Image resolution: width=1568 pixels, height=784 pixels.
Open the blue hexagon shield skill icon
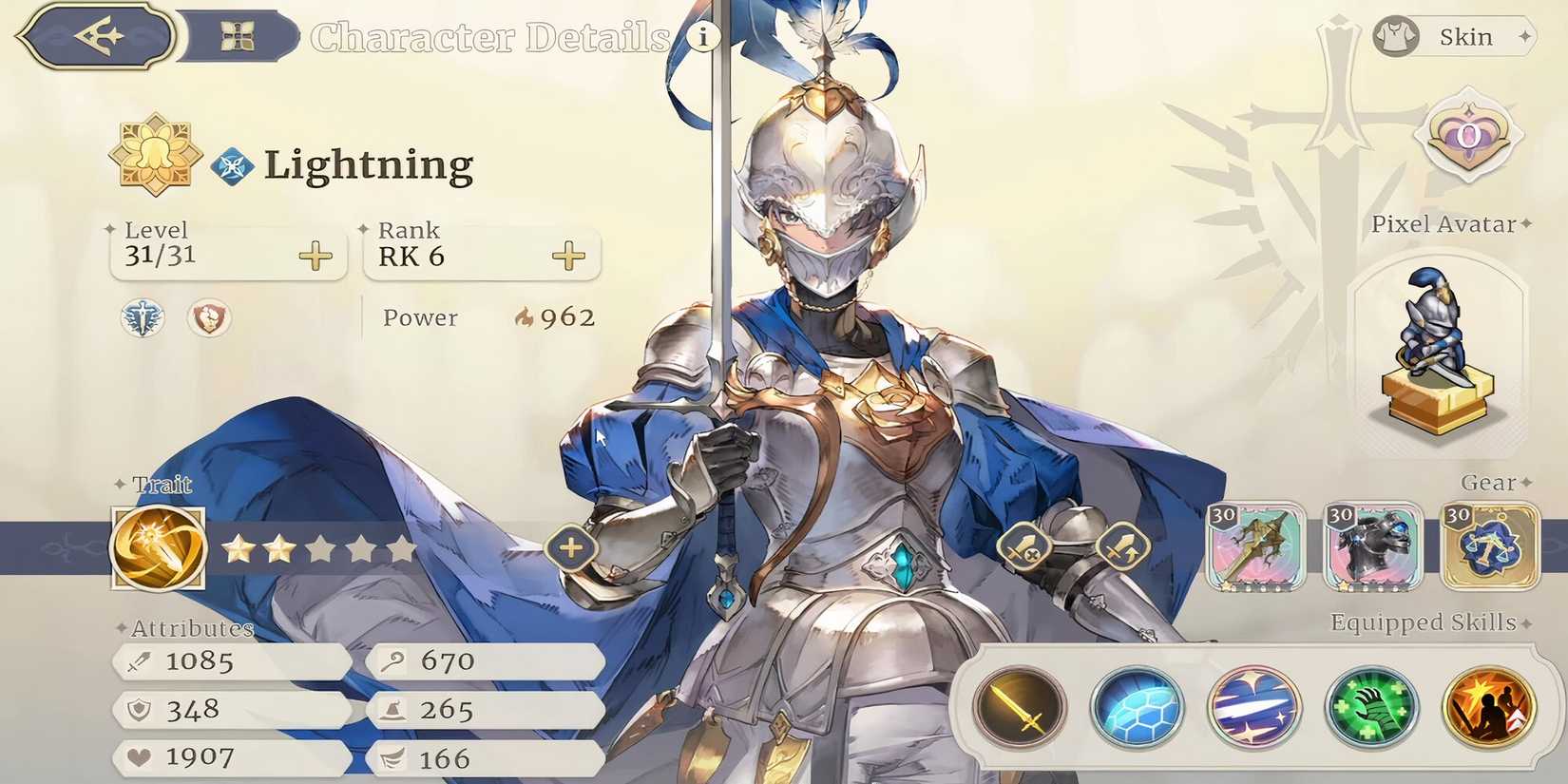click(x=1137, y=707)
